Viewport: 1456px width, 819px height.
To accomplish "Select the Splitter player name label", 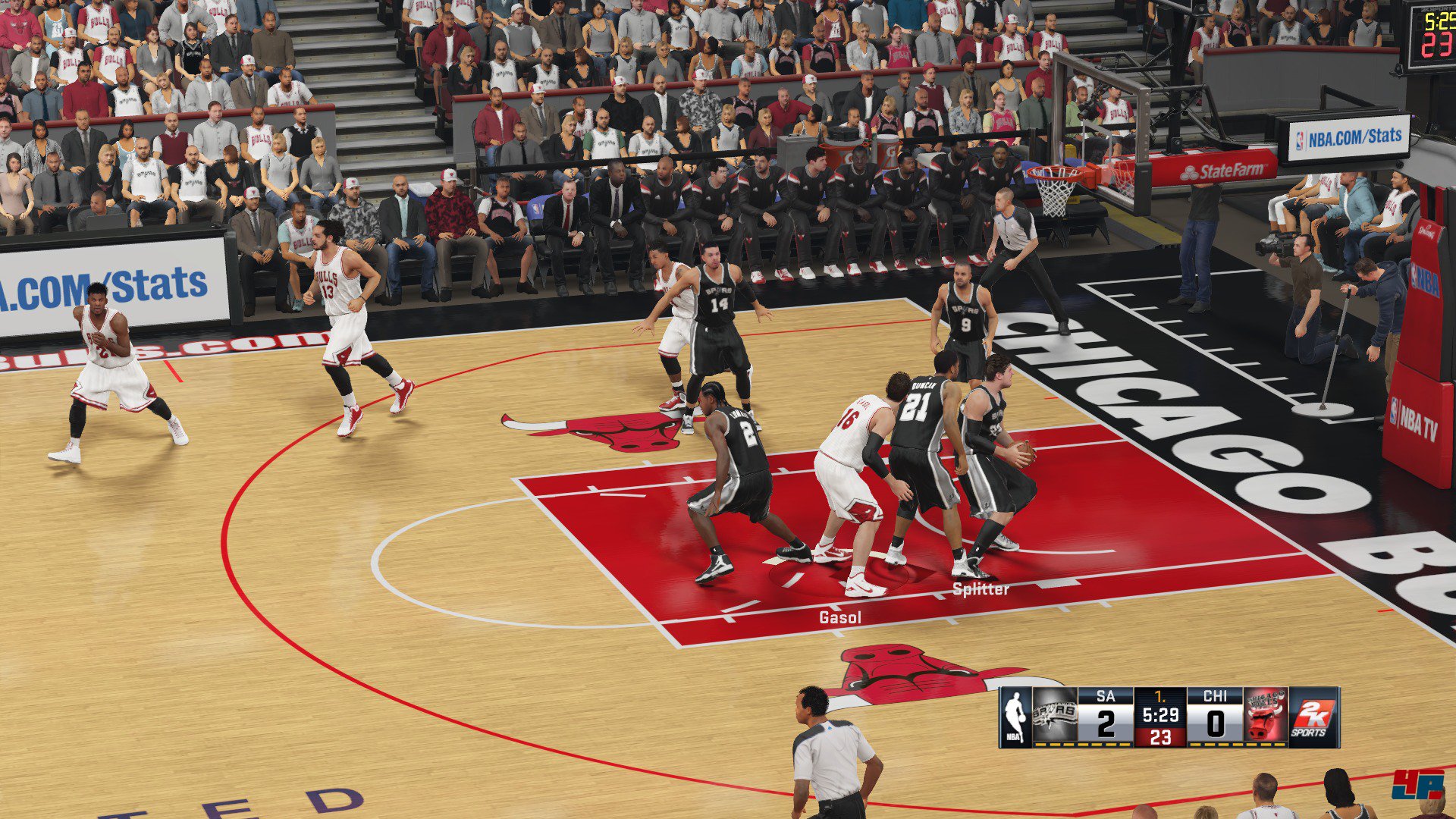I will 981,589.
